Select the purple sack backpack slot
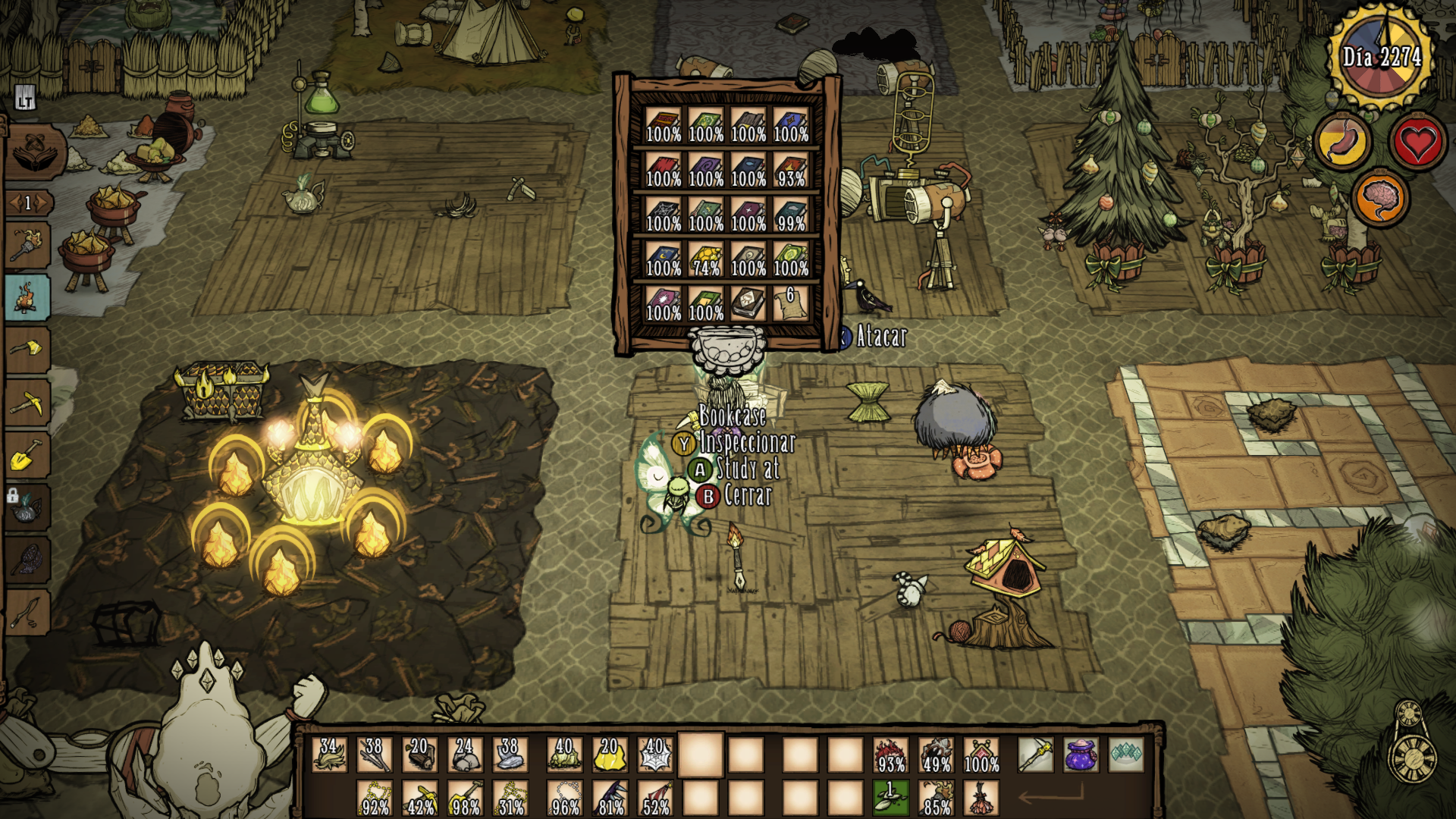This screenshot has height=819, width=1456. coord(1080,755)
